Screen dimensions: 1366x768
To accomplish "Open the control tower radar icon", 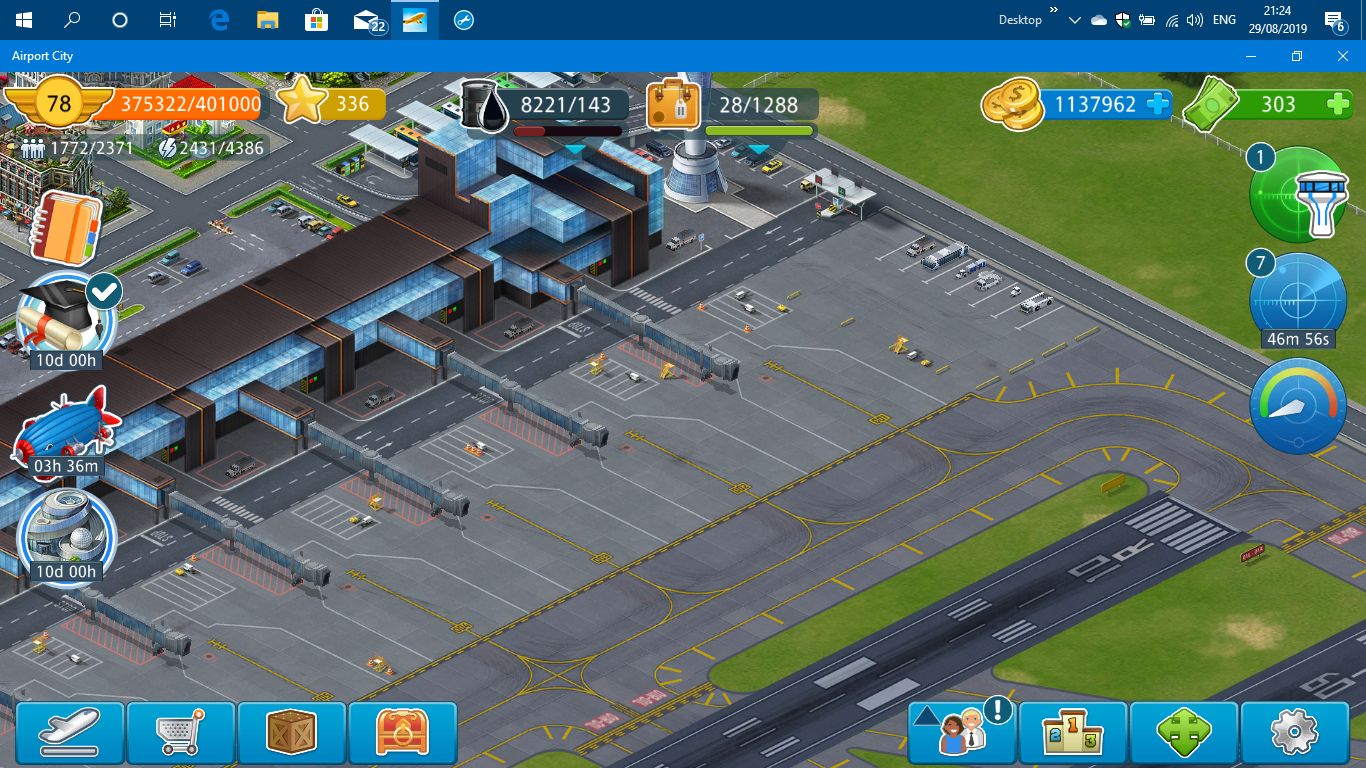I will [x=1299, y=194].
